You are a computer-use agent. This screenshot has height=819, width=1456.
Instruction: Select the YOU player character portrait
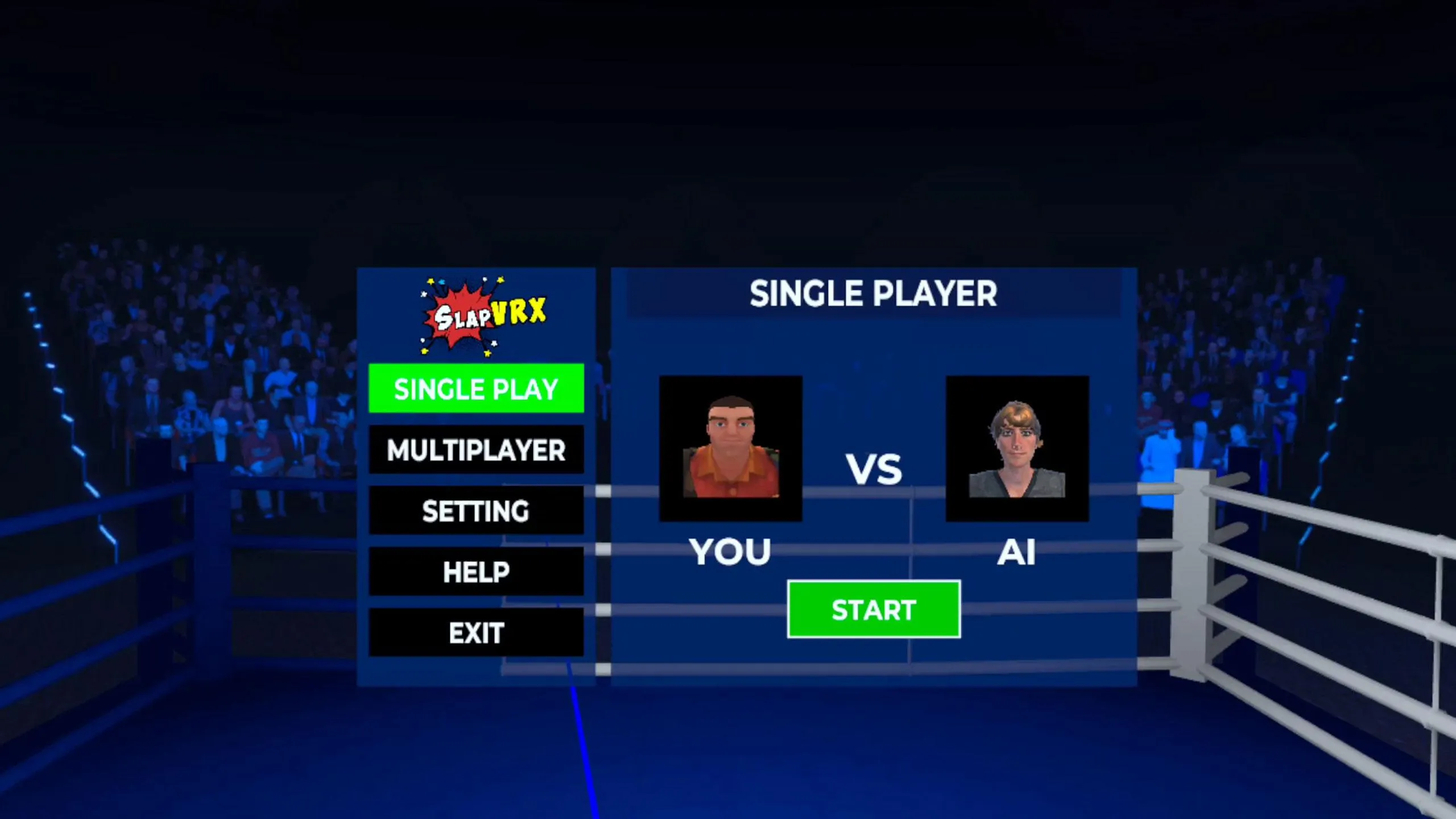[x=730, y=448]
